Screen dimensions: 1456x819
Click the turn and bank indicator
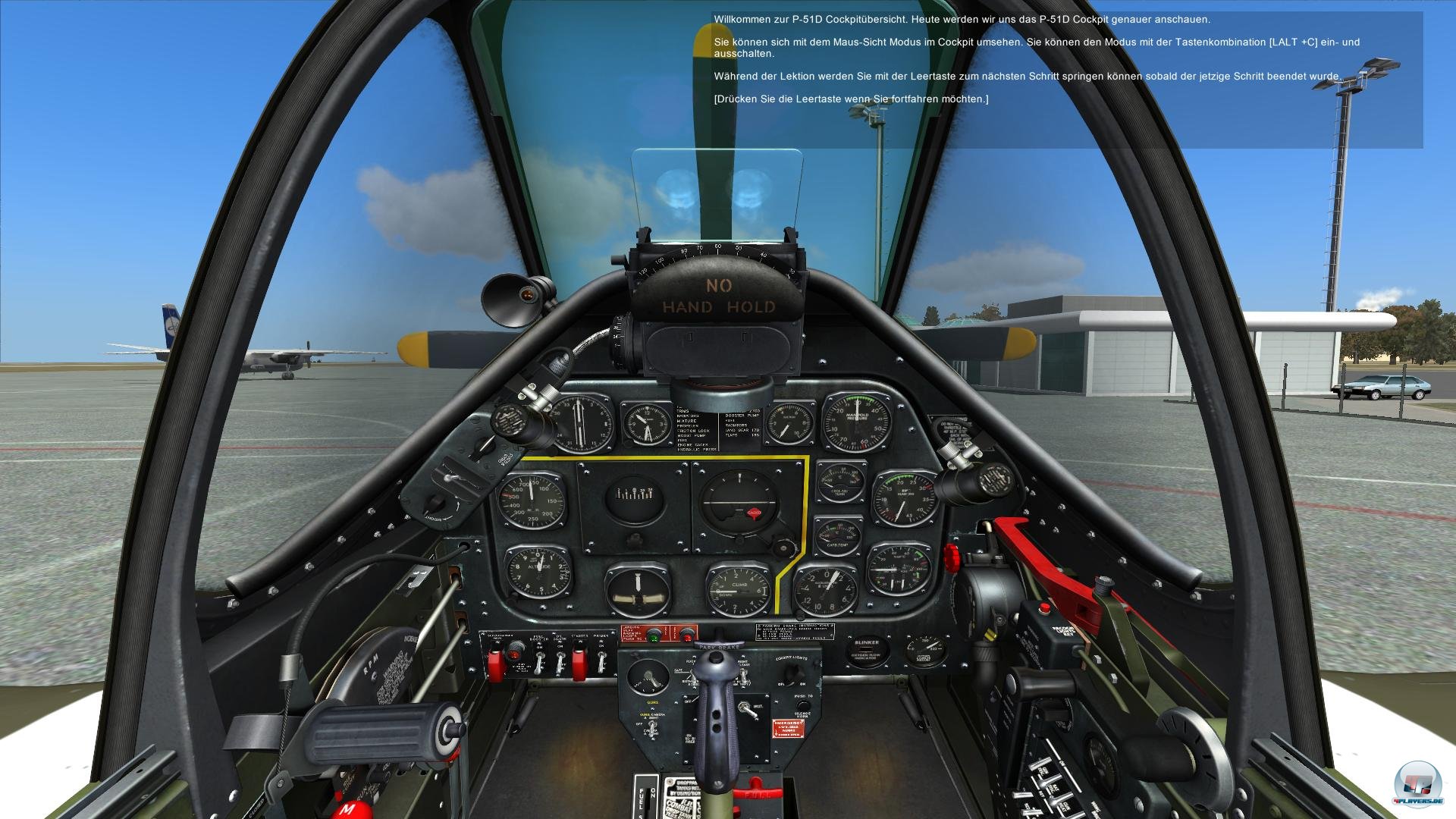pos(638,590)
